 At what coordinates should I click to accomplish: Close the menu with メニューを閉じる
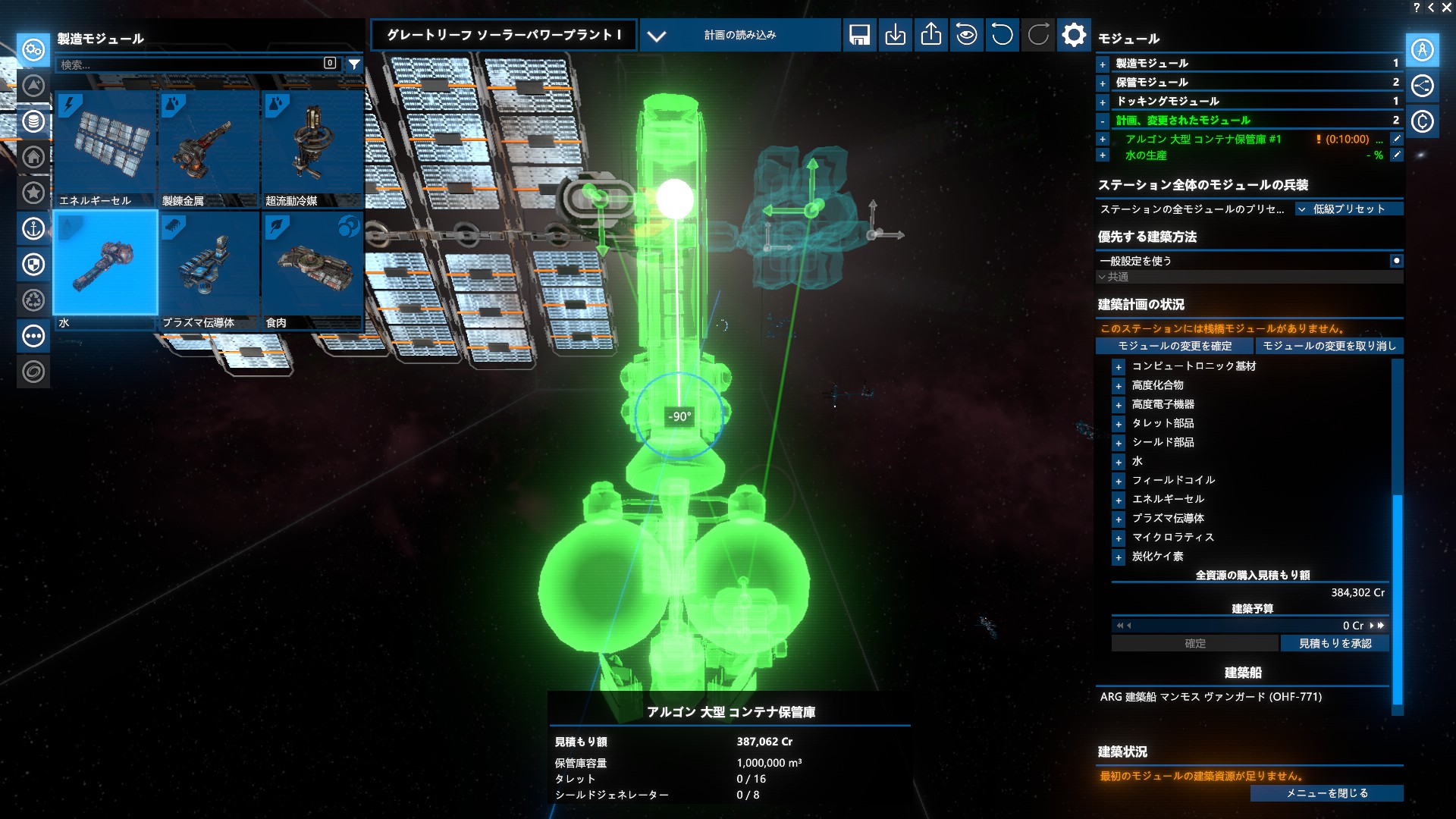click(x=1326, y=793)
